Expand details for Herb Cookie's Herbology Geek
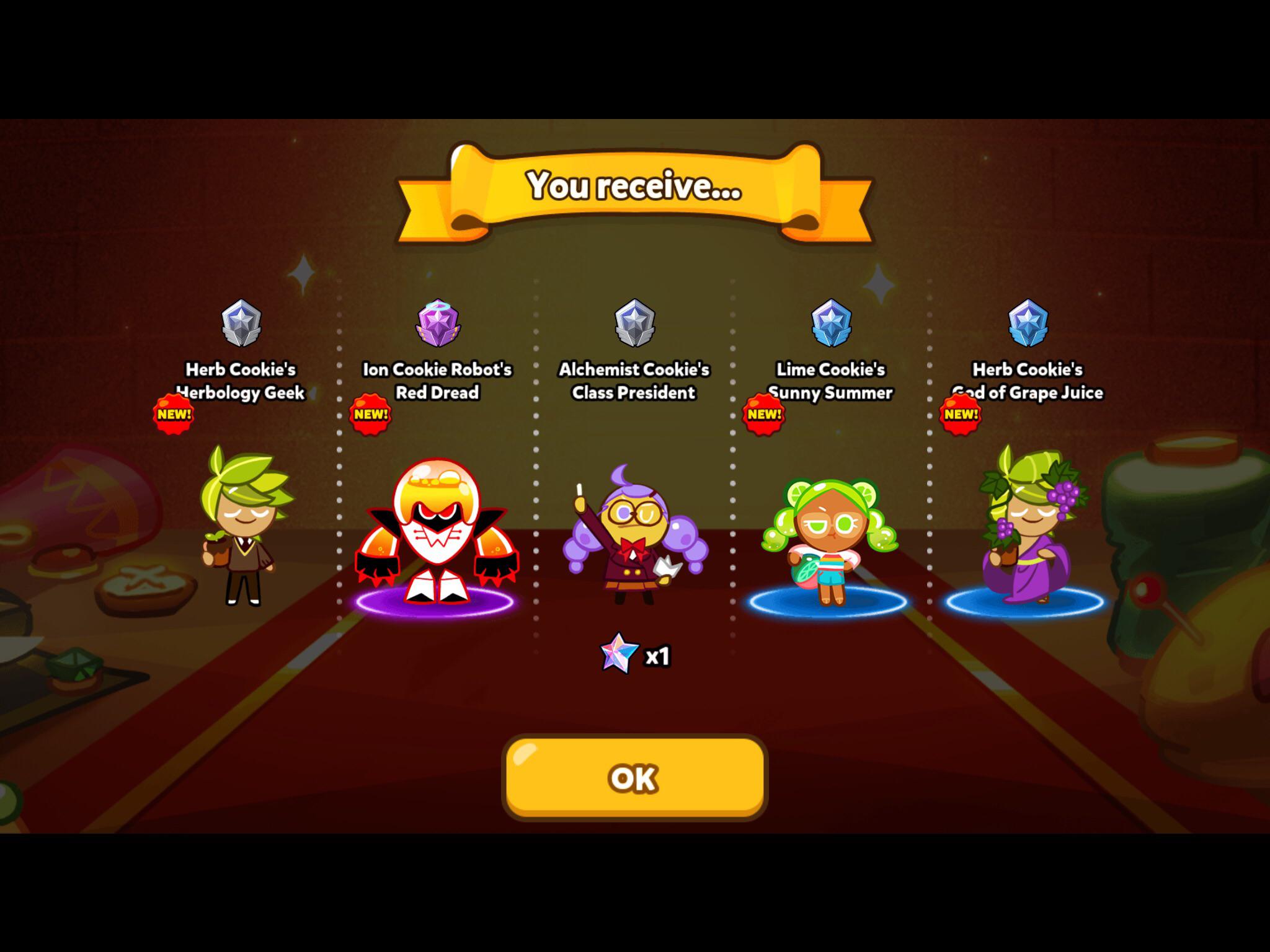 coord(241,381)
